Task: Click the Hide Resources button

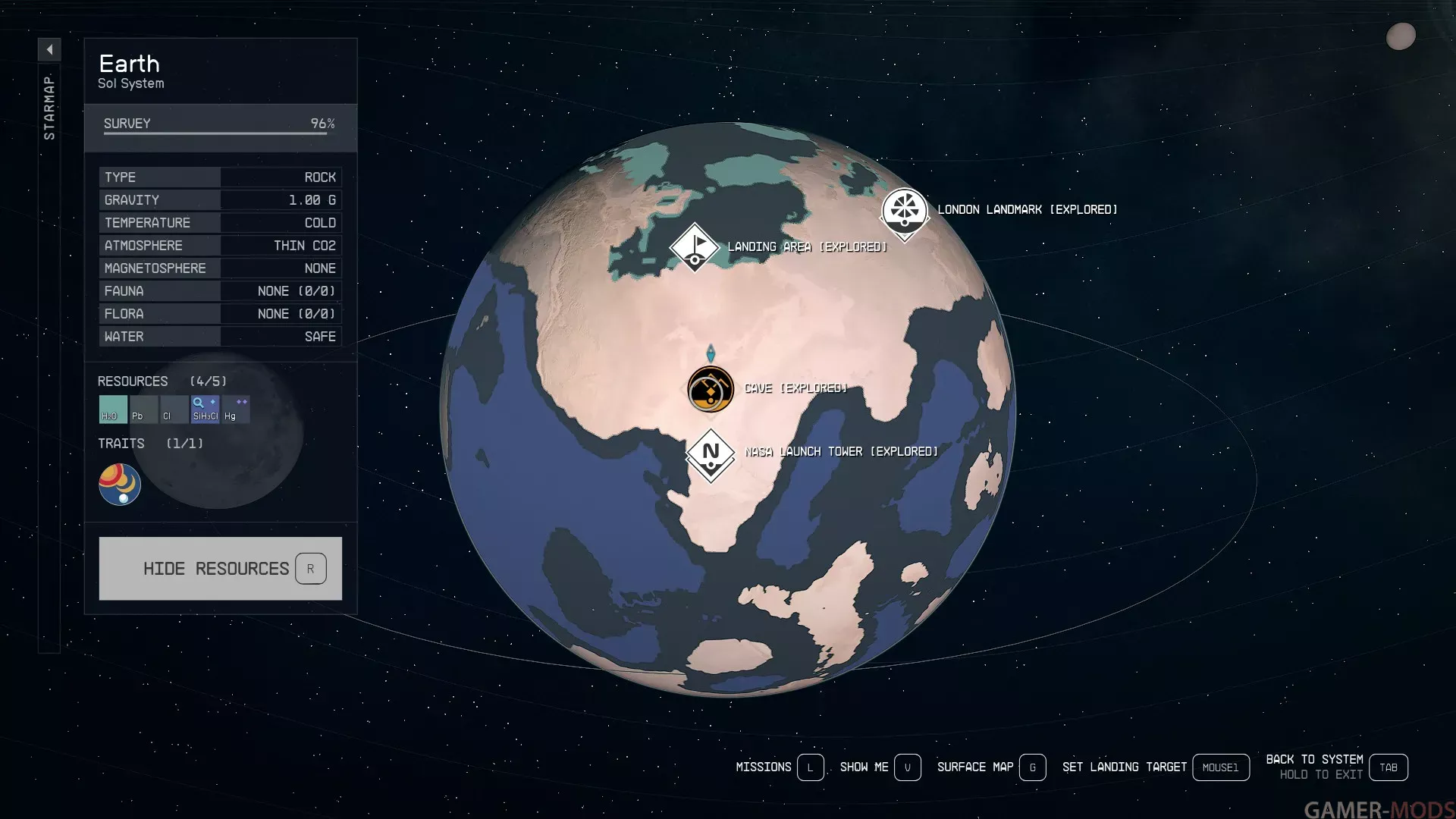Action: [x=220, y=568]
